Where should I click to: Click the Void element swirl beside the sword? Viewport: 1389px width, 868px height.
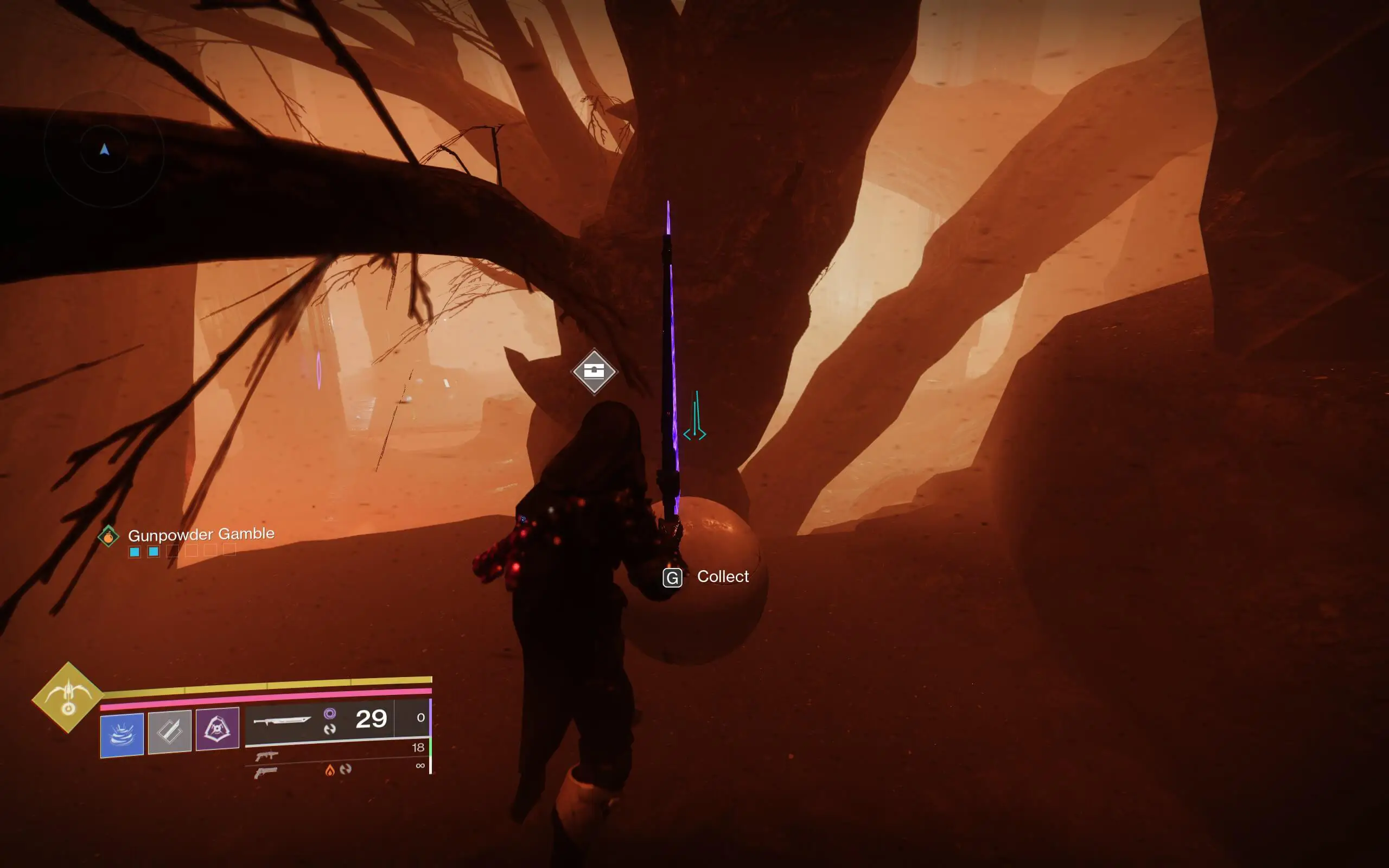[x=330, y=713]
